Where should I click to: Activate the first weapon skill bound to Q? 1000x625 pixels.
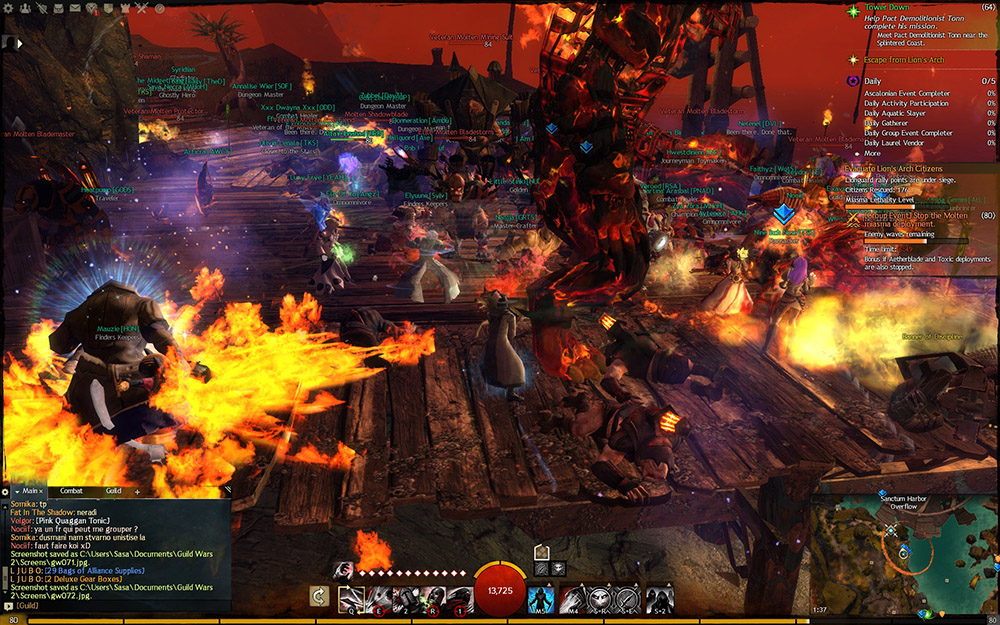point(351,599)
